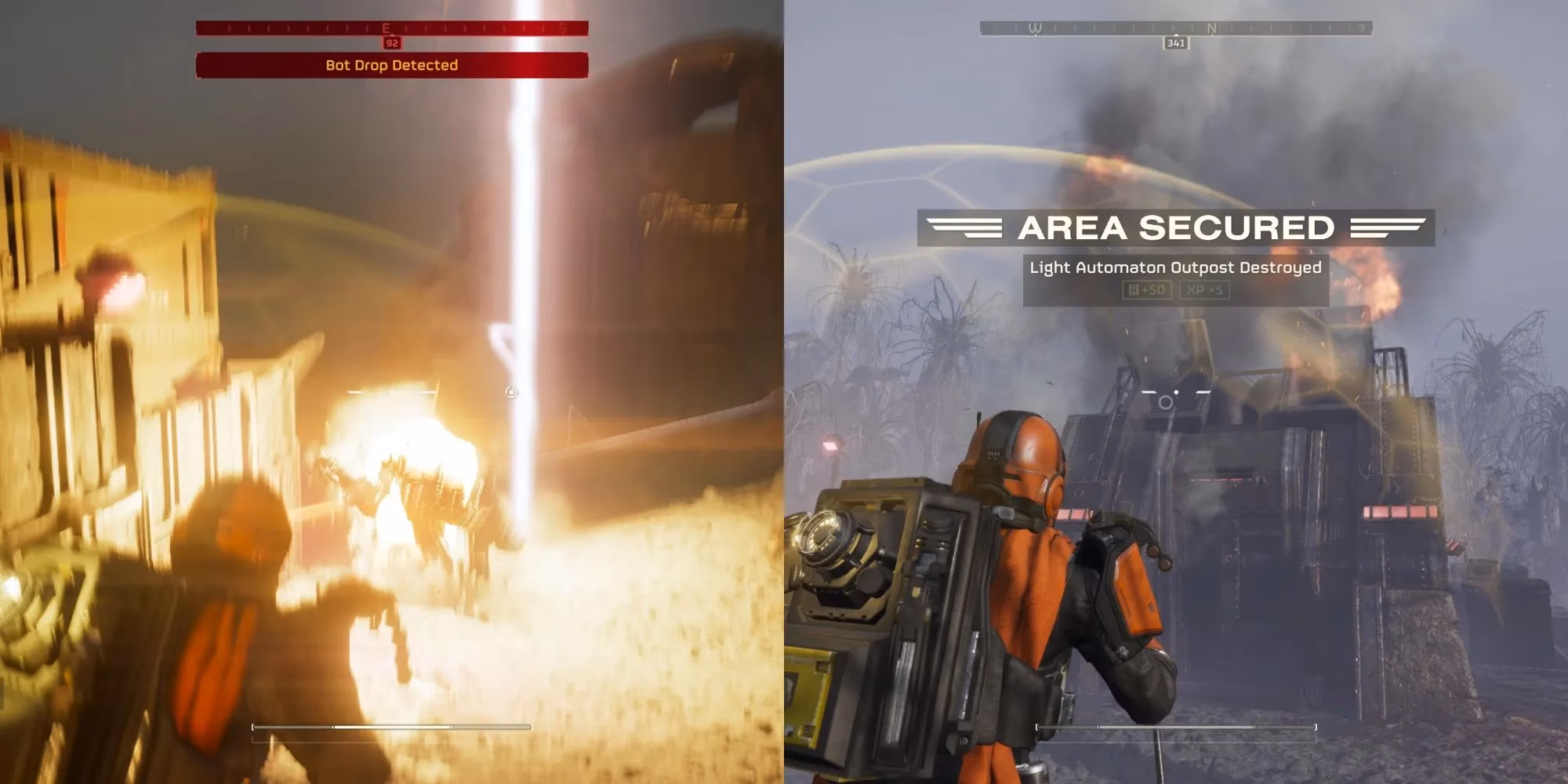
Task: Click the heading value 92 under the compass
Action: pyautogui.click(x=393, y=42)
